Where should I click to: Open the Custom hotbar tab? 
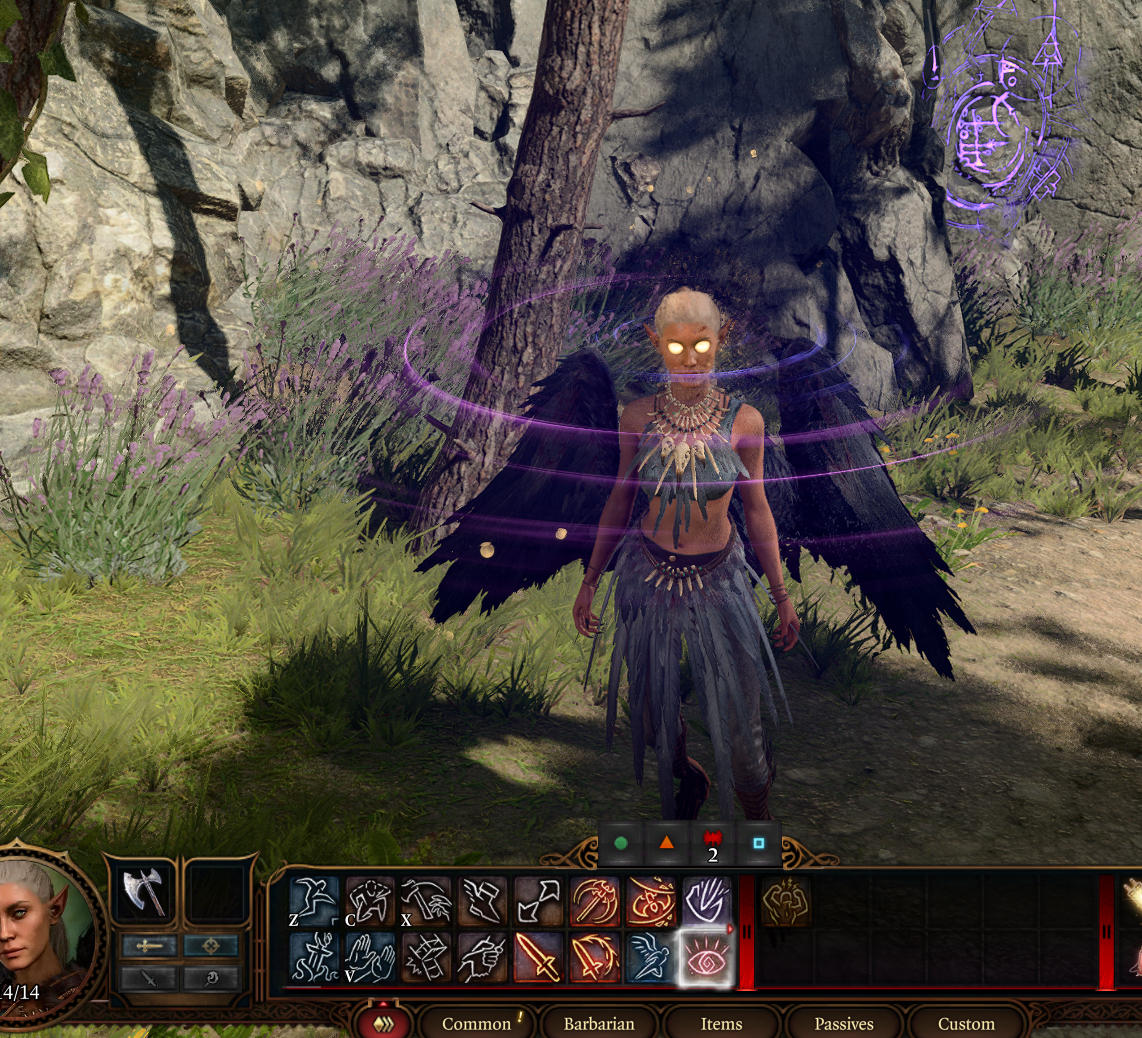click(966, 1023)
